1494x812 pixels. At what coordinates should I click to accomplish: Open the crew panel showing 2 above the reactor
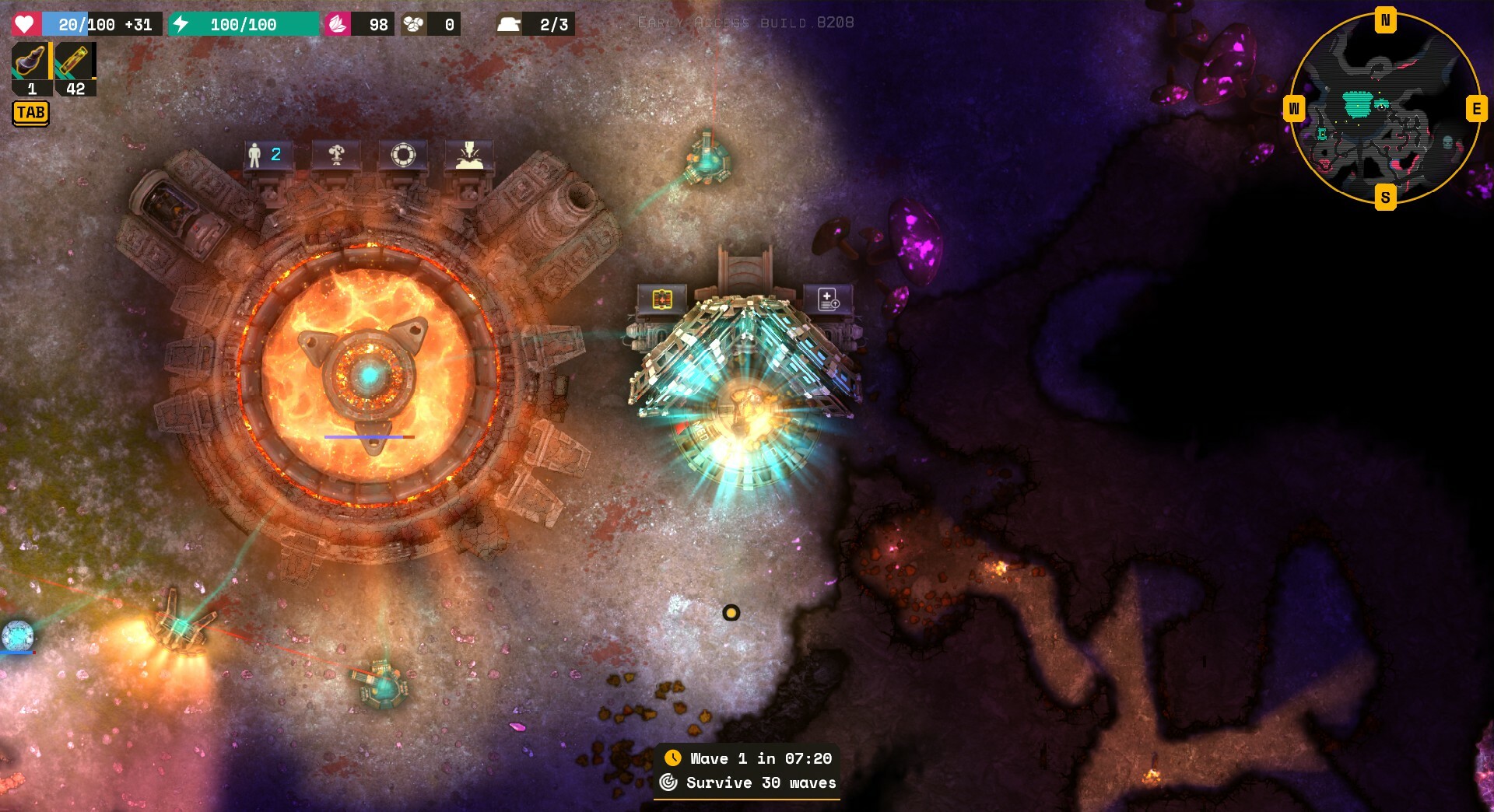266,155
